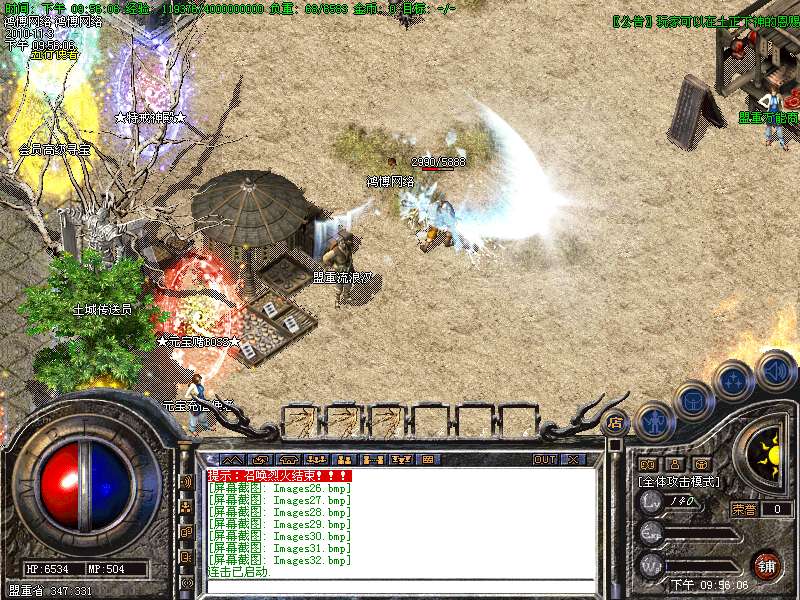Open the shop via the 店 button
The image size is (800, 600).
616,422
